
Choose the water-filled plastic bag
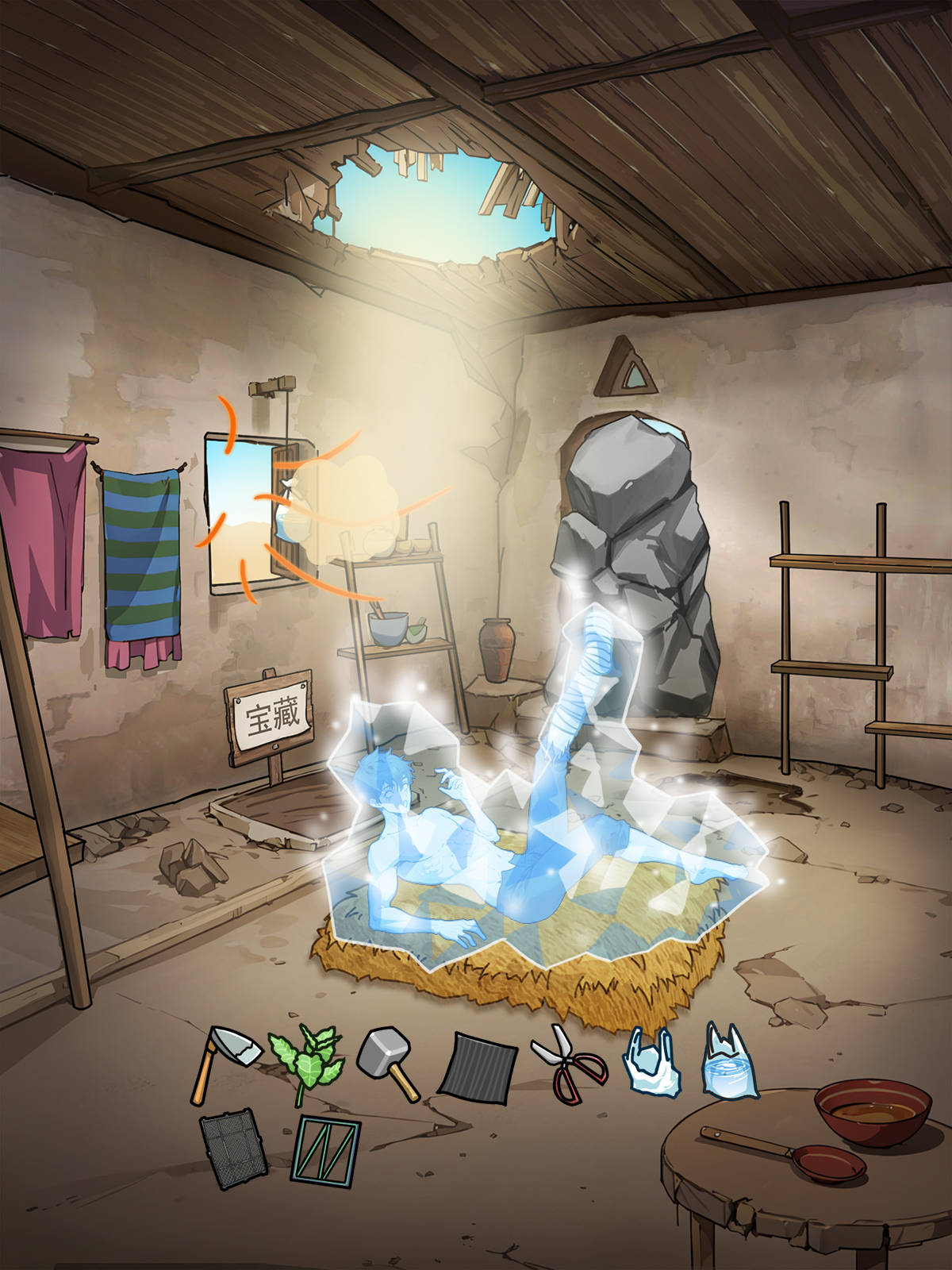[x=730, y=1064]
